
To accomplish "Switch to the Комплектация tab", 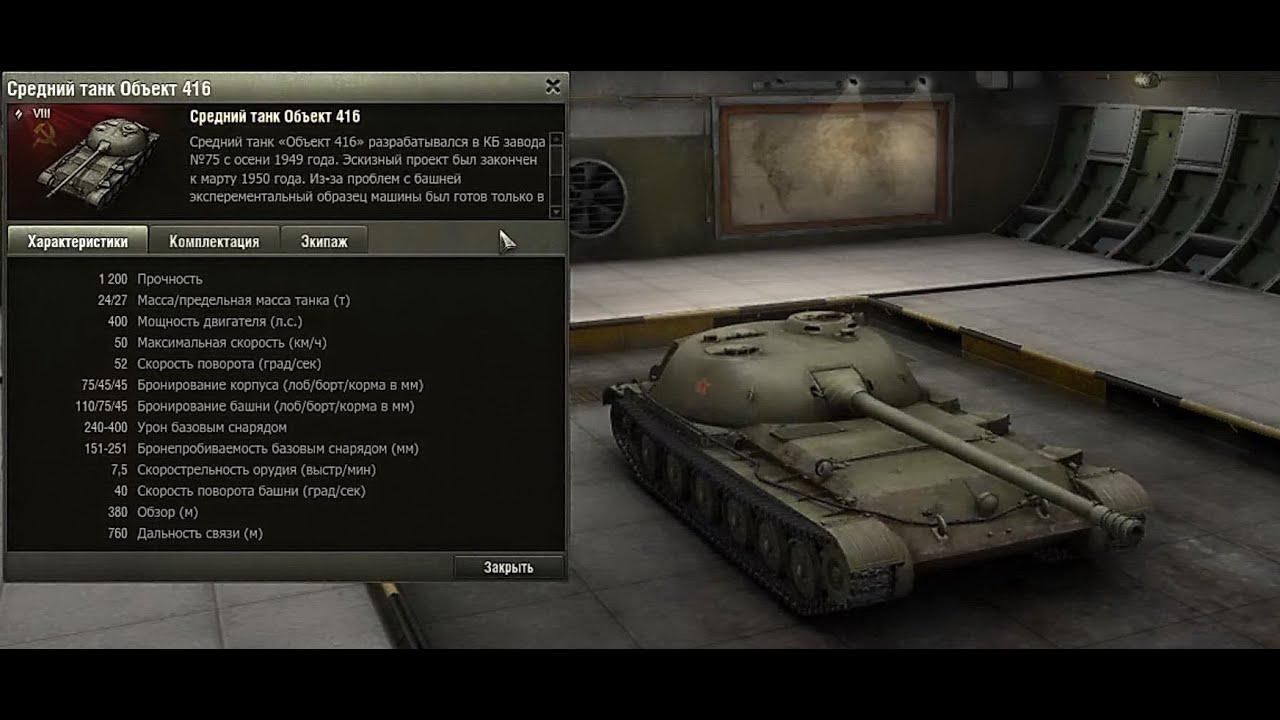I will coord(214,241).
